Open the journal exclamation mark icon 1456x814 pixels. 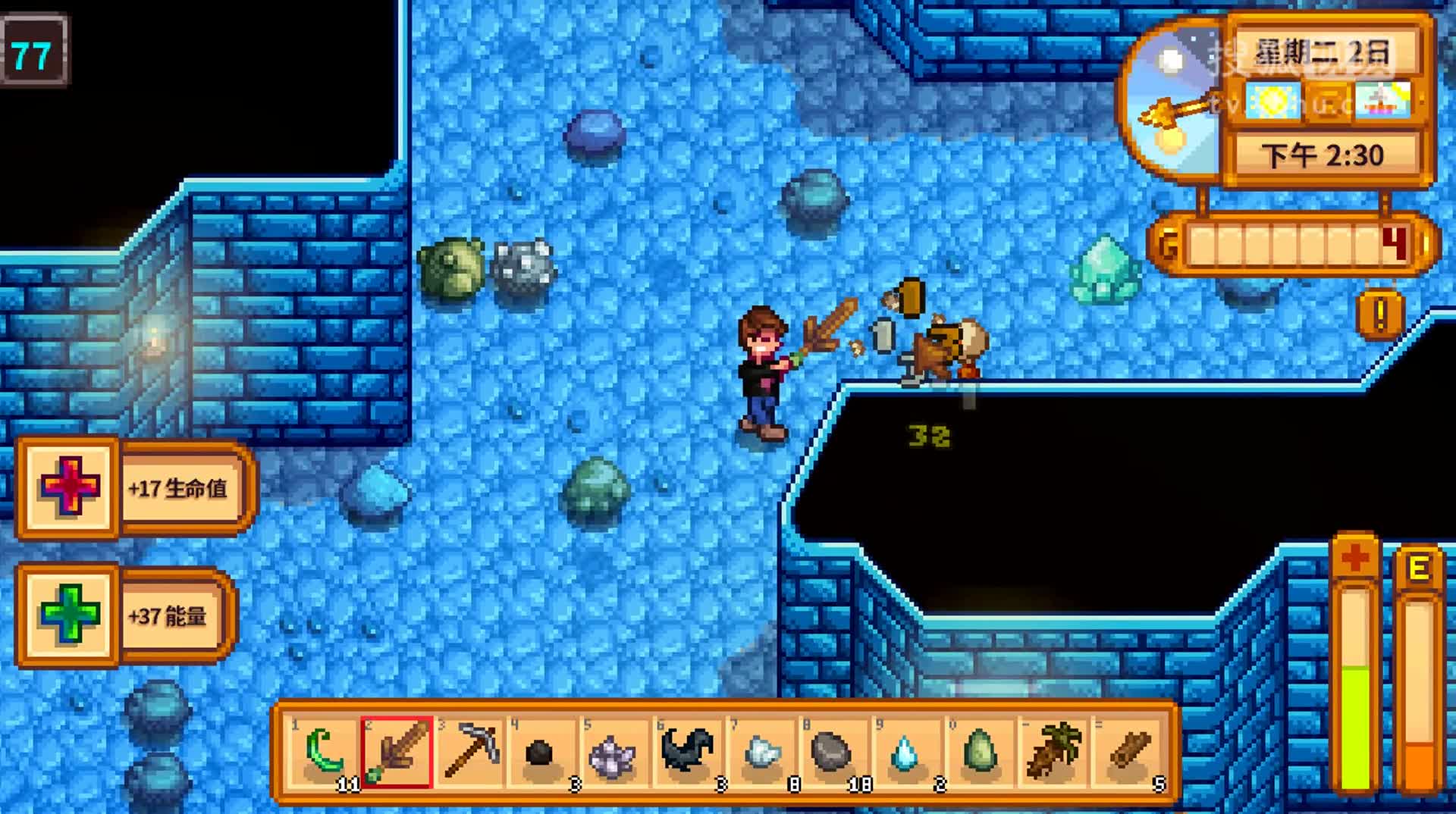[1380, 314]
